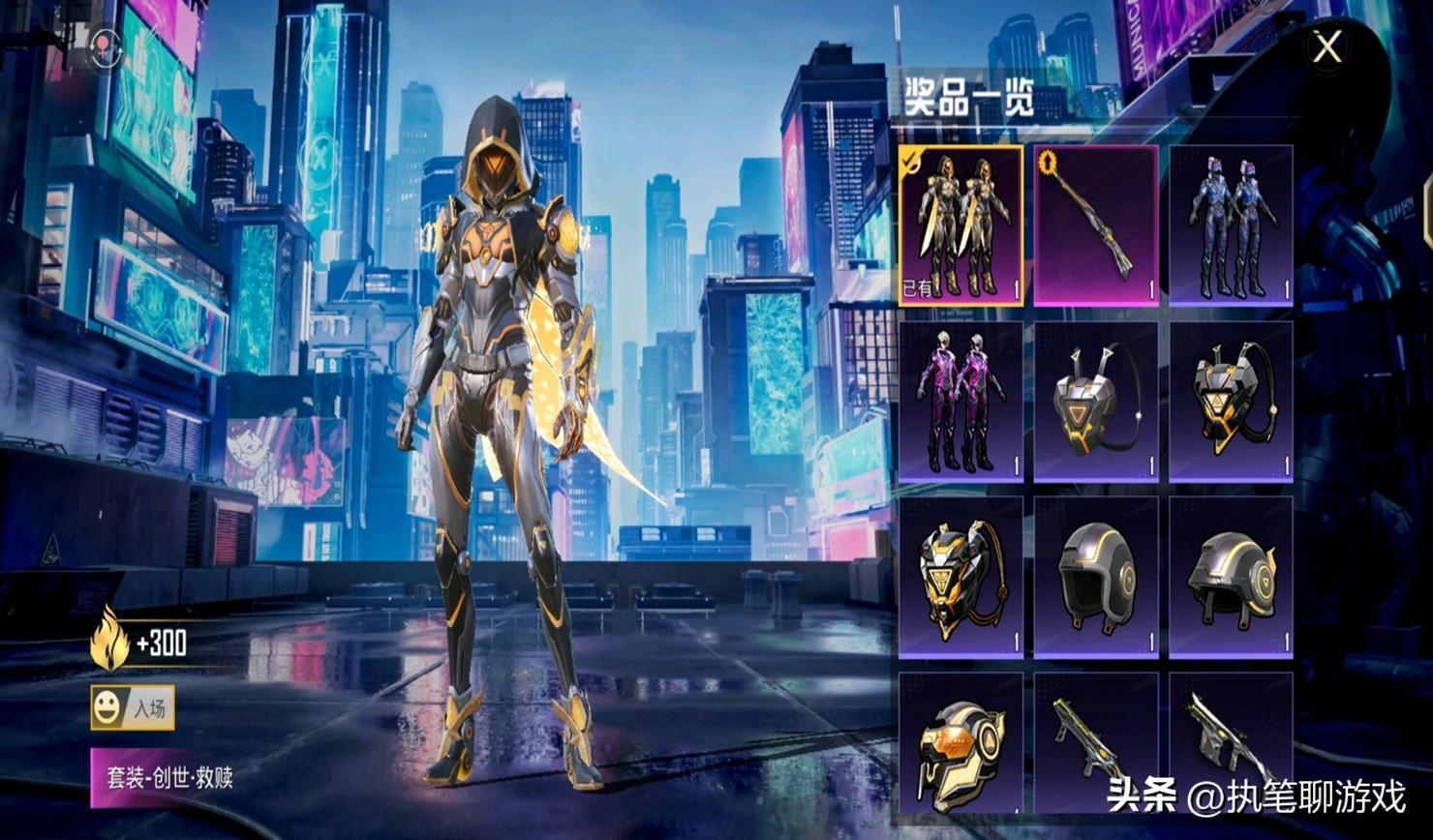Select the blue armored outfit set
Viewport: 1433px width, 840px height.
point(1231,225)
